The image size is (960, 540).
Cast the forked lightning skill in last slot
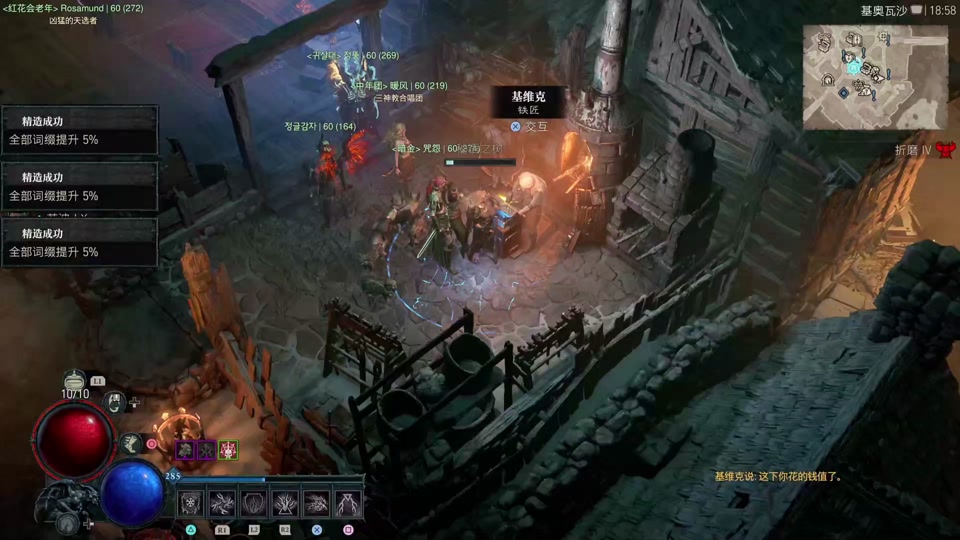point(348,503)
